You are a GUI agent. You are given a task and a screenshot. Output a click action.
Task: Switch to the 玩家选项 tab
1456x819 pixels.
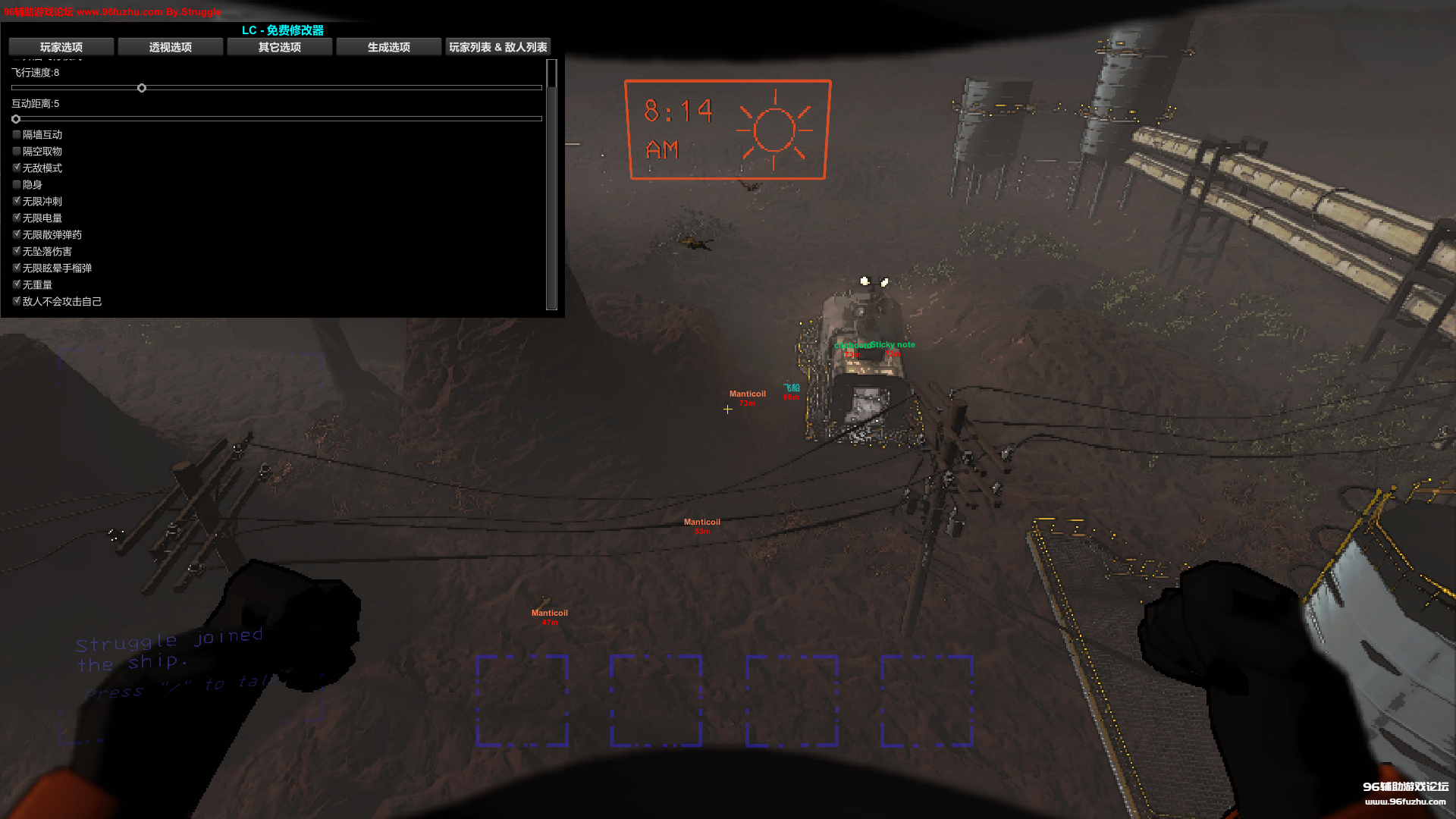[x=61, y=47]
